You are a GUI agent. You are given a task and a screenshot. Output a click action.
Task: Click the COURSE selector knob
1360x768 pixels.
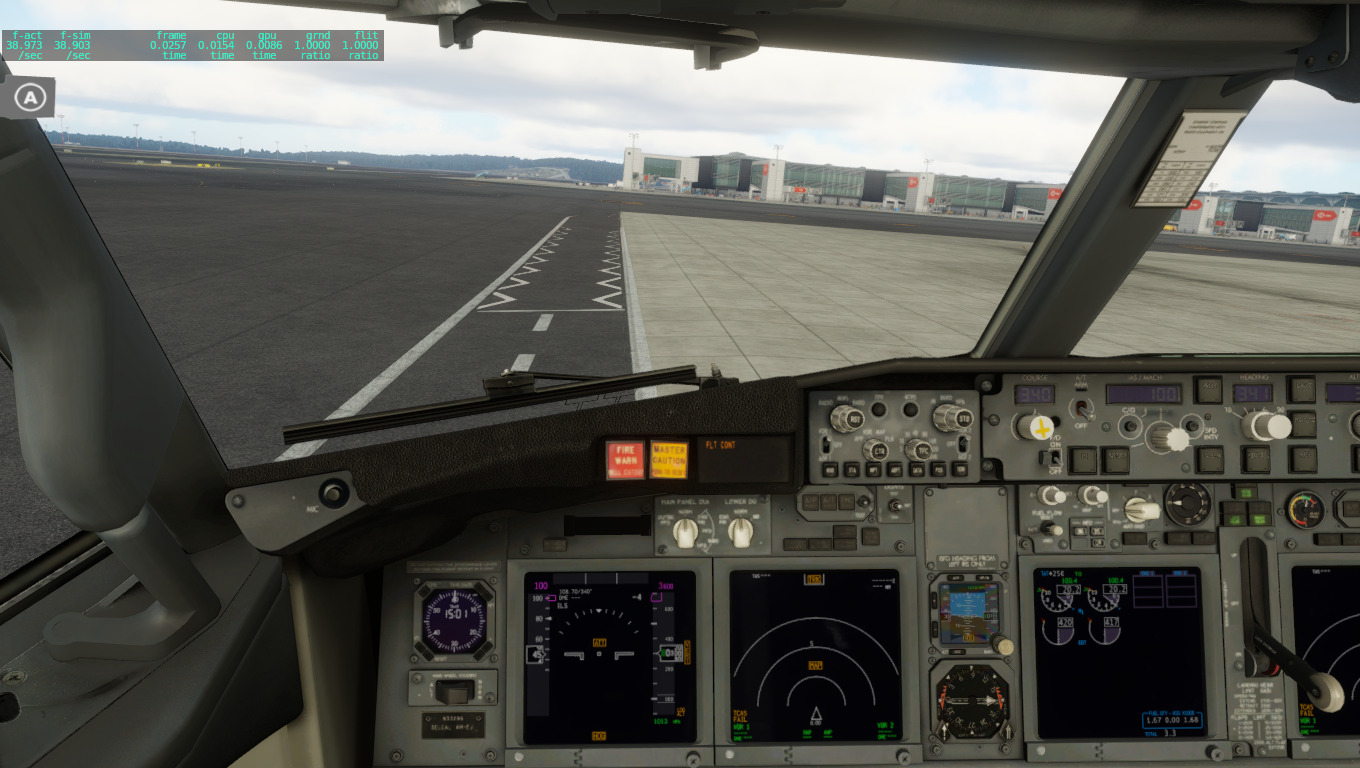pyautogui.click(x=1038, y=427)
